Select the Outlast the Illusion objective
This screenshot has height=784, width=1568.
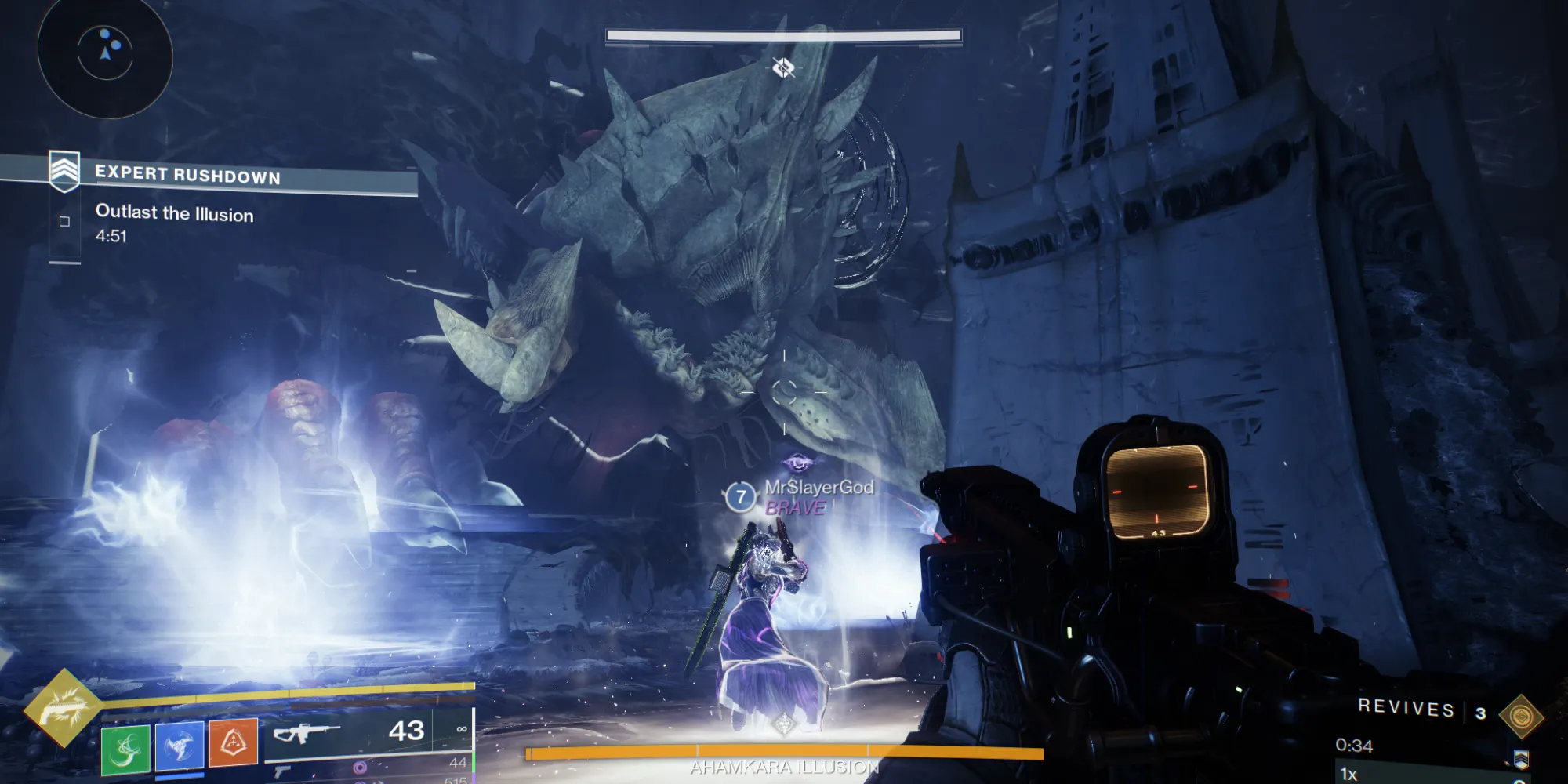click(174, 213)
